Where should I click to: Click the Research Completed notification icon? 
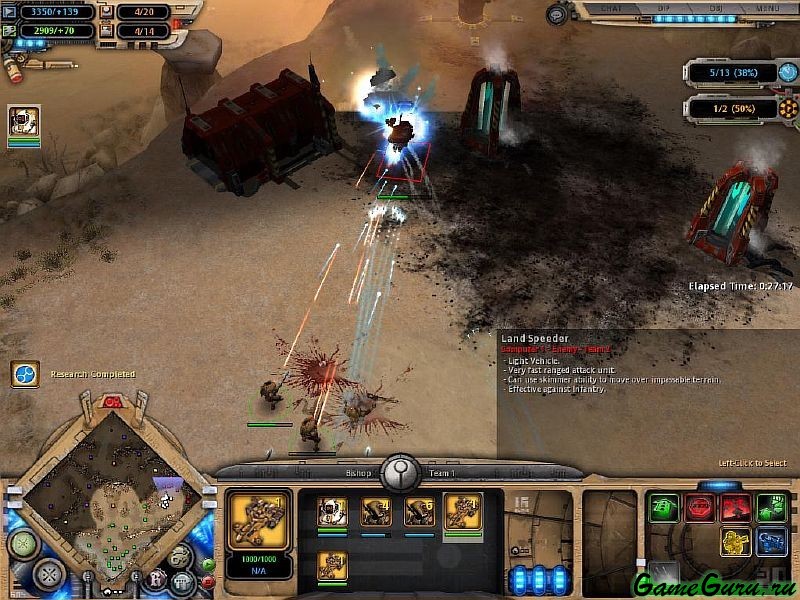coord(25,374)
